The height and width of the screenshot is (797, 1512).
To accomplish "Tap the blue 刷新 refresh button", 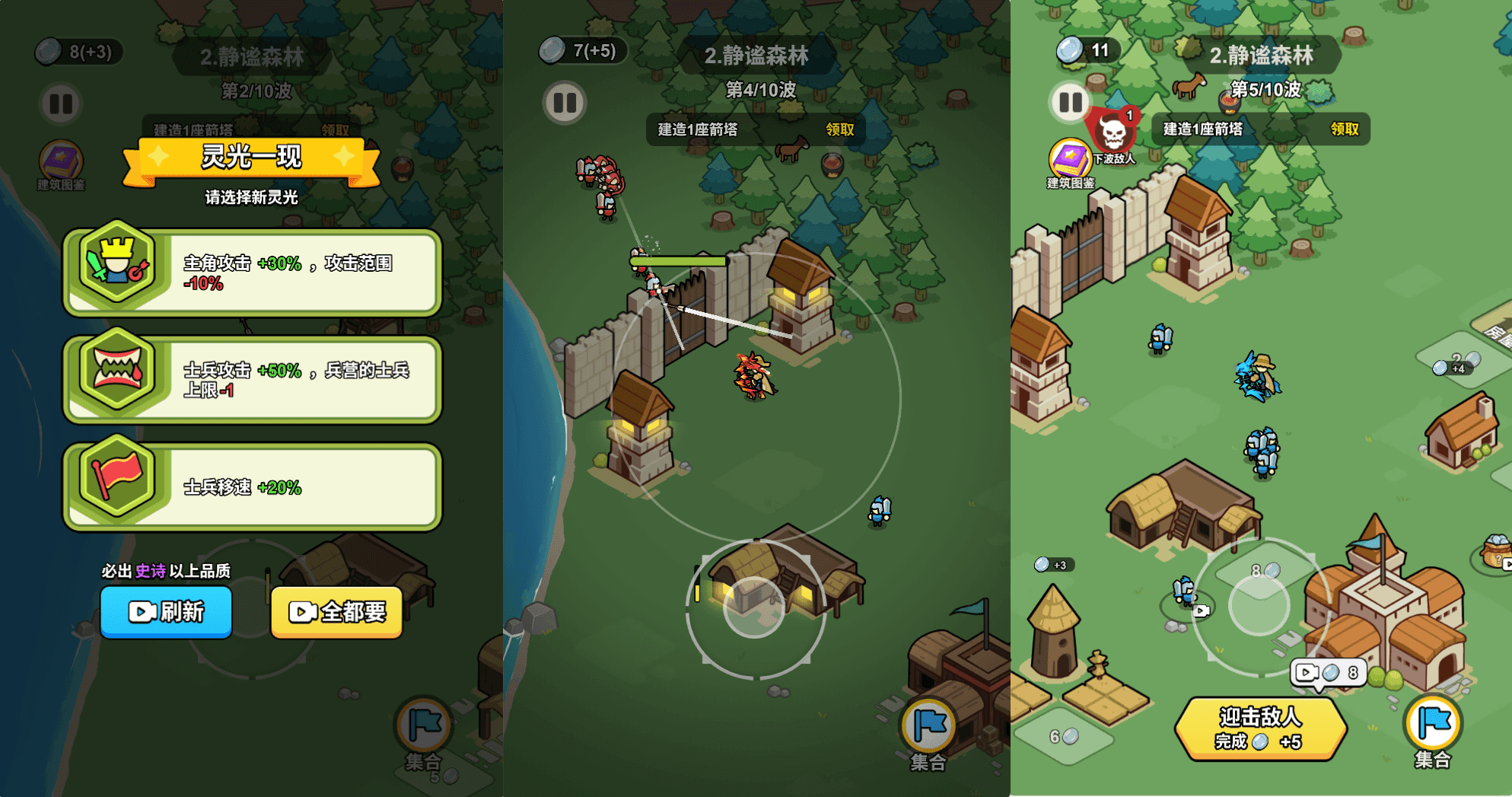I will tap(166, 611).
